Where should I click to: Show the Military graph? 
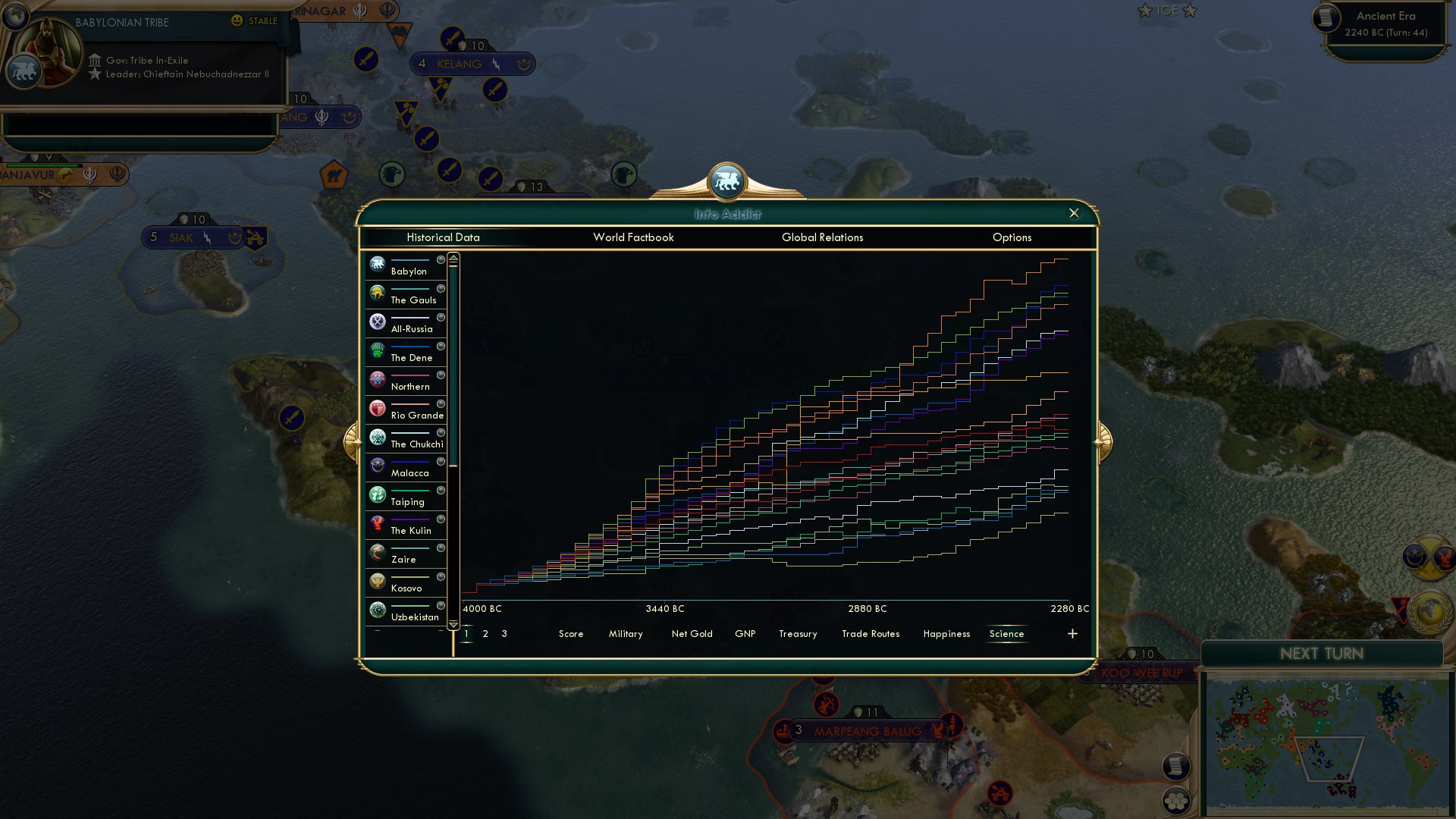click(x=625, y=634)
